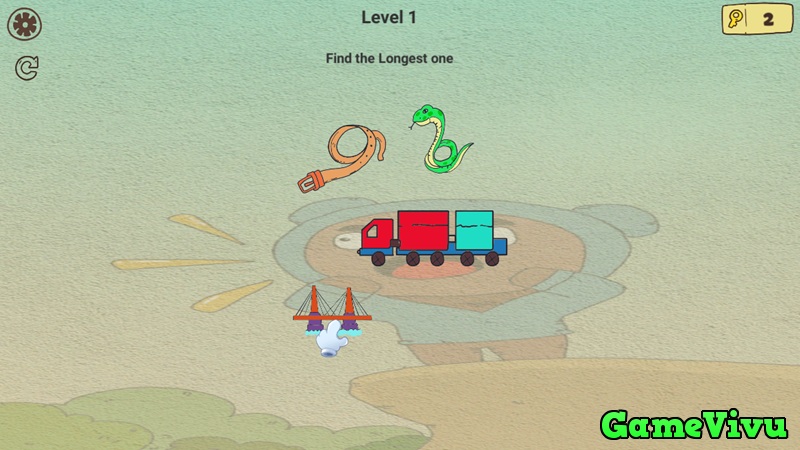This screenshot has width=800, height=450.
Task: Restart the level with the reload arrow
Action: click(27, 68)
